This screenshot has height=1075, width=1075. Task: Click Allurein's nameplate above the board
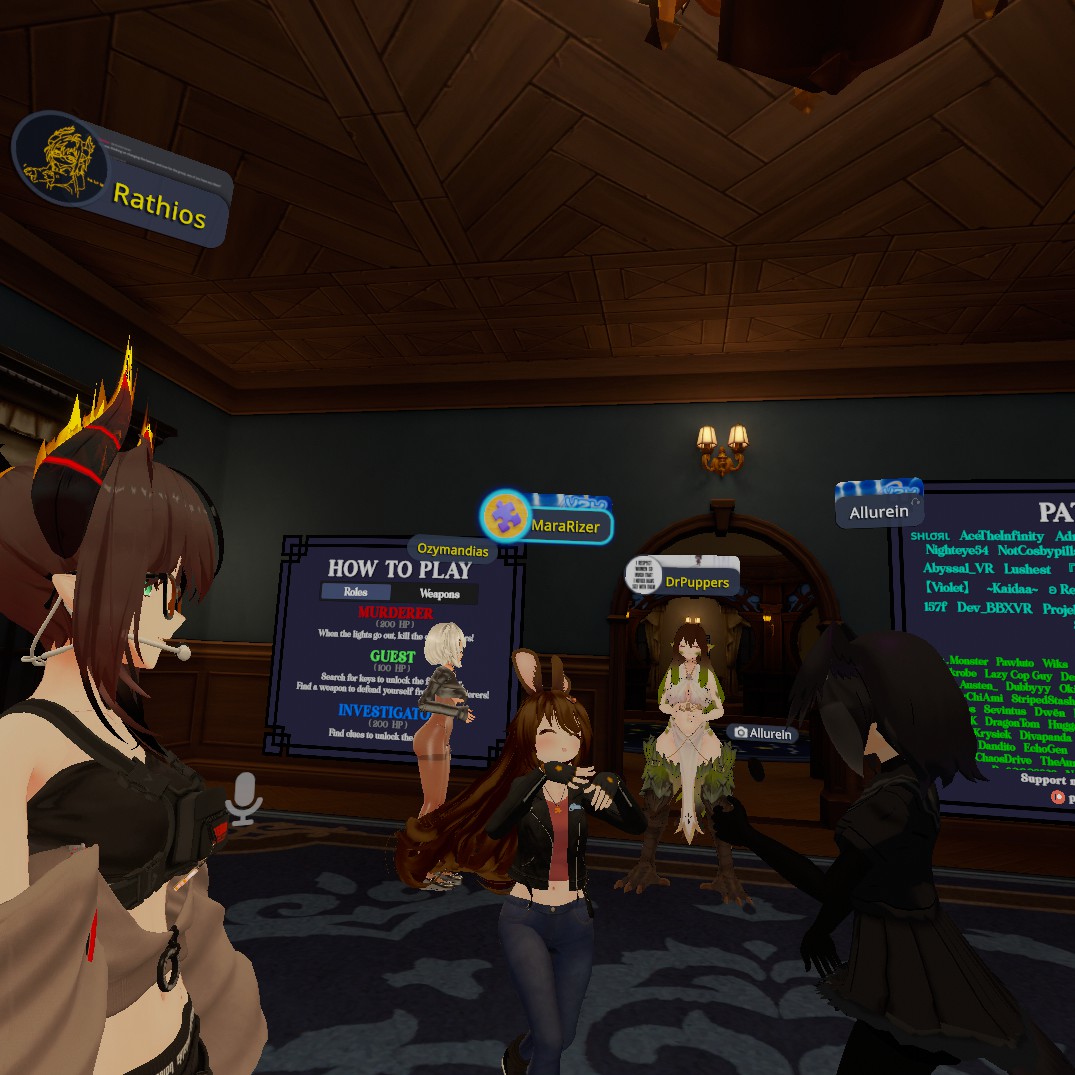(879, 512)
